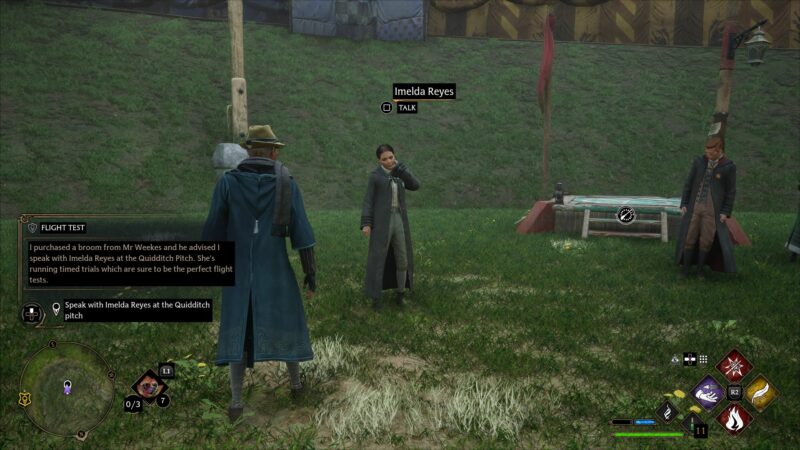Activate the purple hand spell

708,393
